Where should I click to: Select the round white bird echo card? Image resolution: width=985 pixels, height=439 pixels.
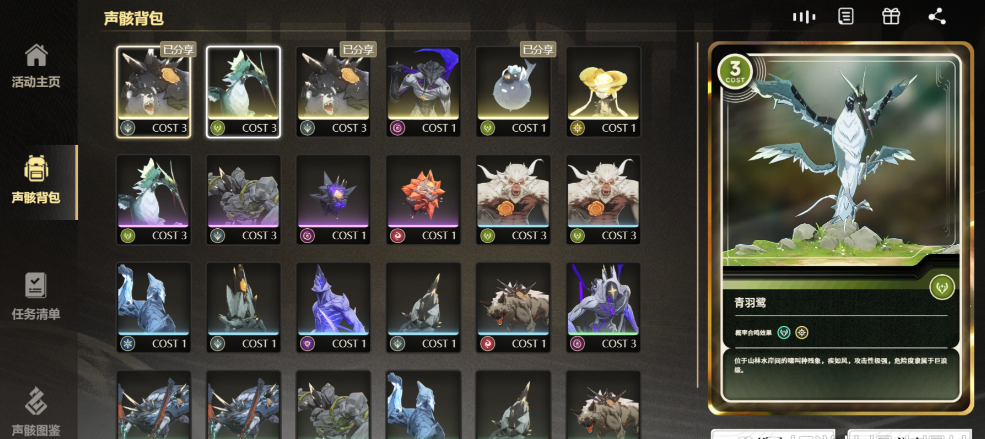point(513,91)
